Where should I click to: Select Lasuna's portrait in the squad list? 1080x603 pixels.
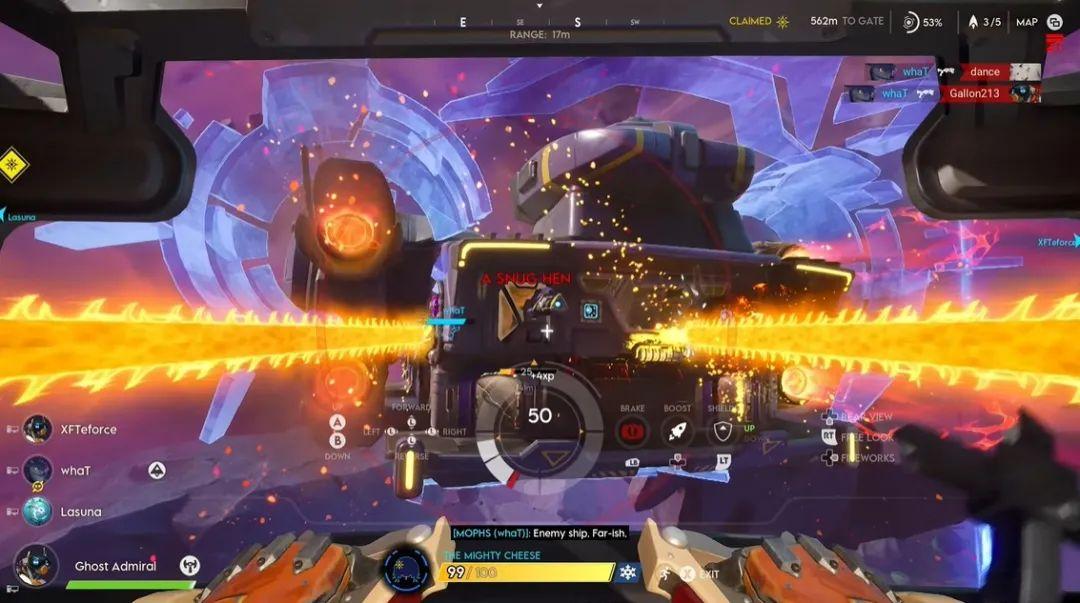coord(38,511)
